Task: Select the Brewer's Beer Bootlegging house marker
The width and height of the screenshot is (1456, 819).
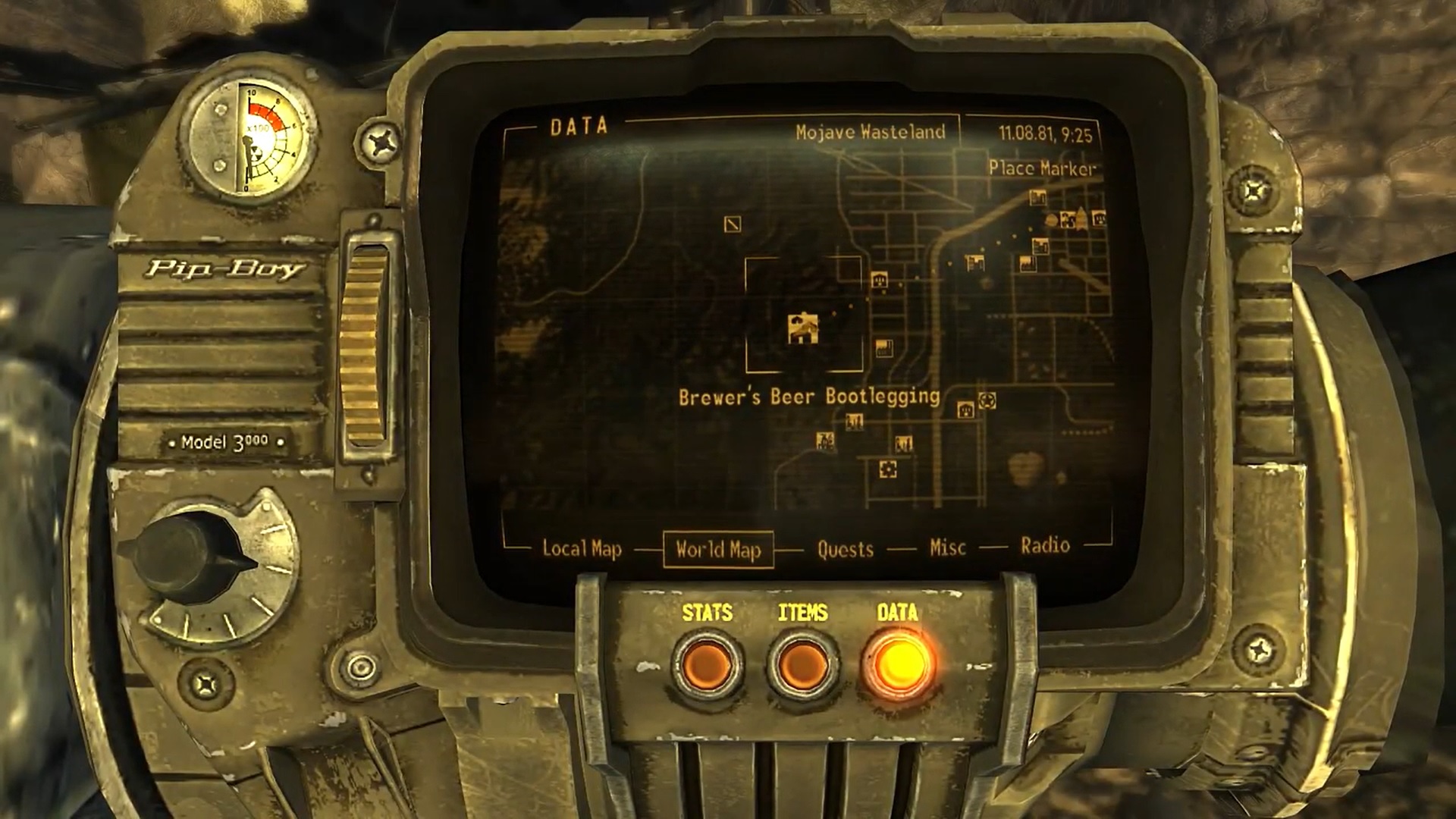Action: coord(802,329)
